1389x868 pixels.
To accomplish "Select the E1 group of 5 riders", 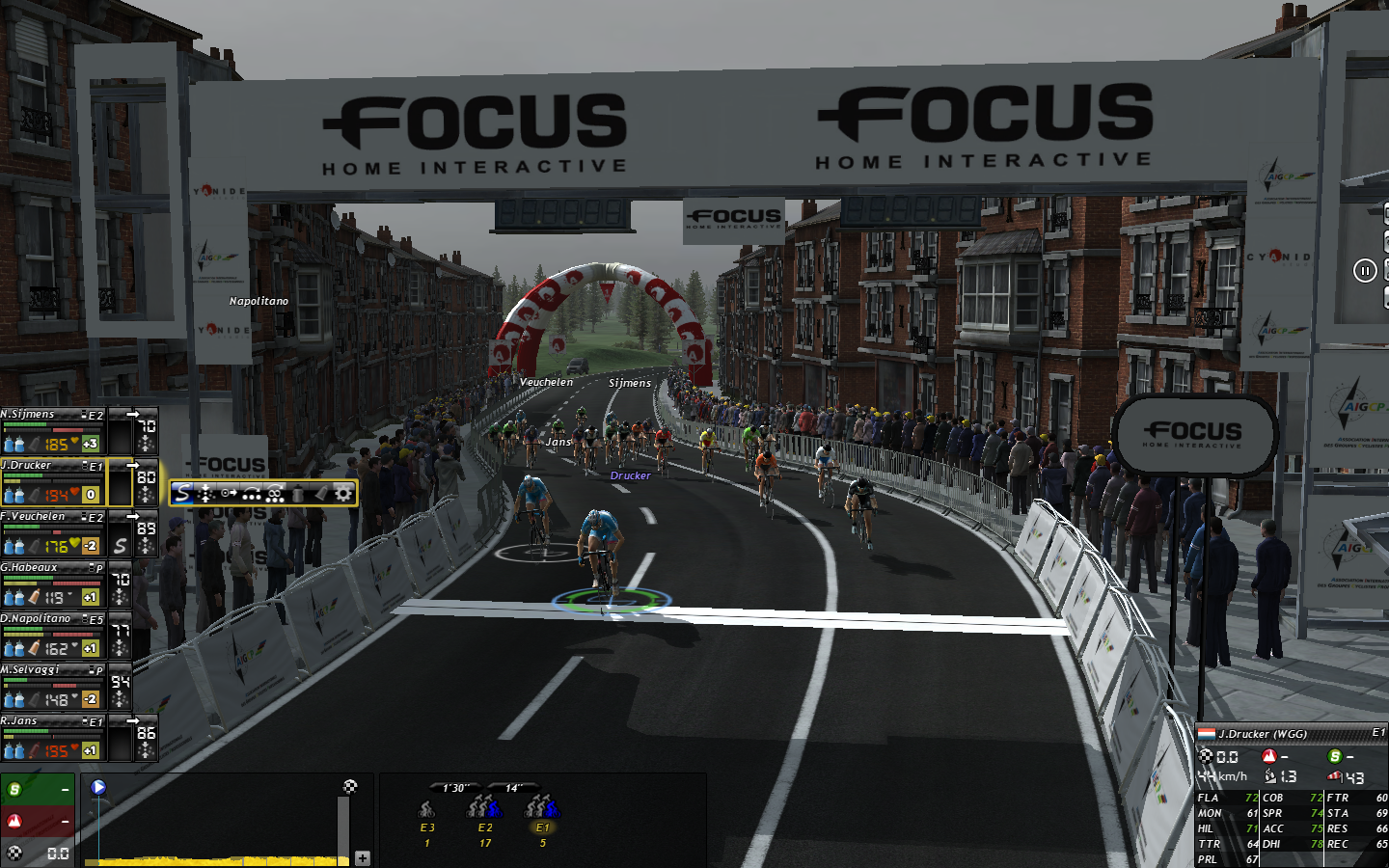I will 542,806.
